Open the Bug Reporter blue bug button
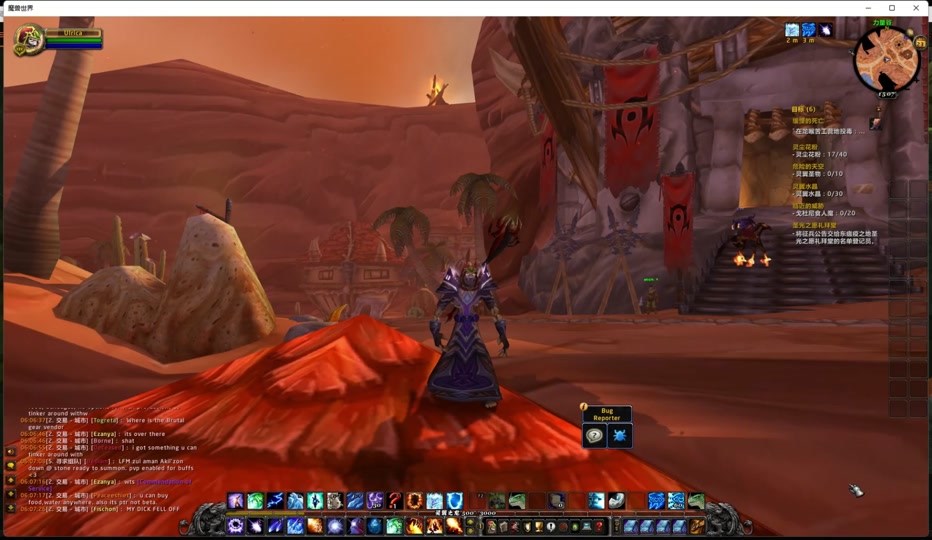Viewport: 932px width, 540px height. point(620,436)
